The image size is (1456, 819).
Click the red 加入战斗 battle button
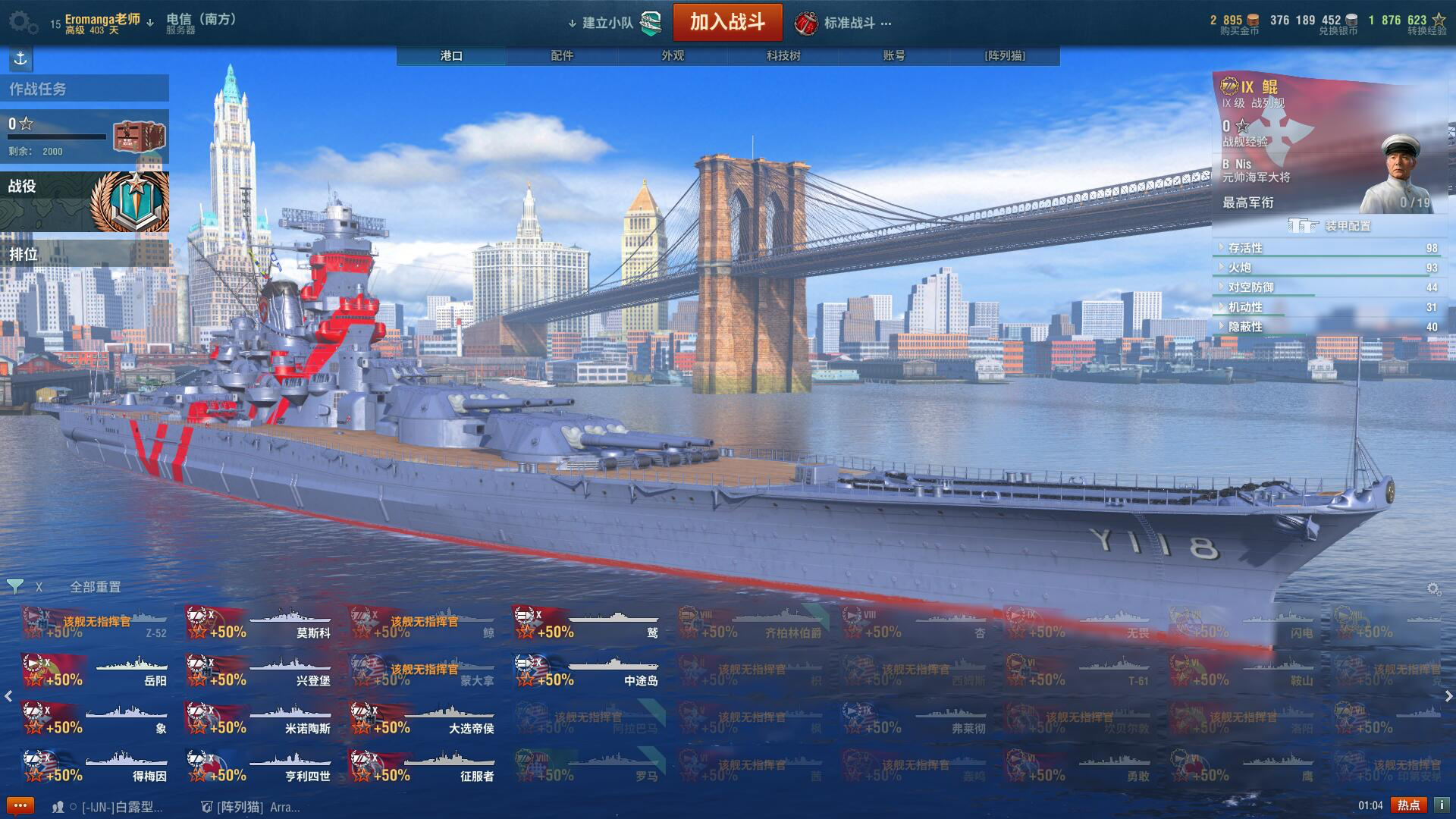[x=727, y=22]
